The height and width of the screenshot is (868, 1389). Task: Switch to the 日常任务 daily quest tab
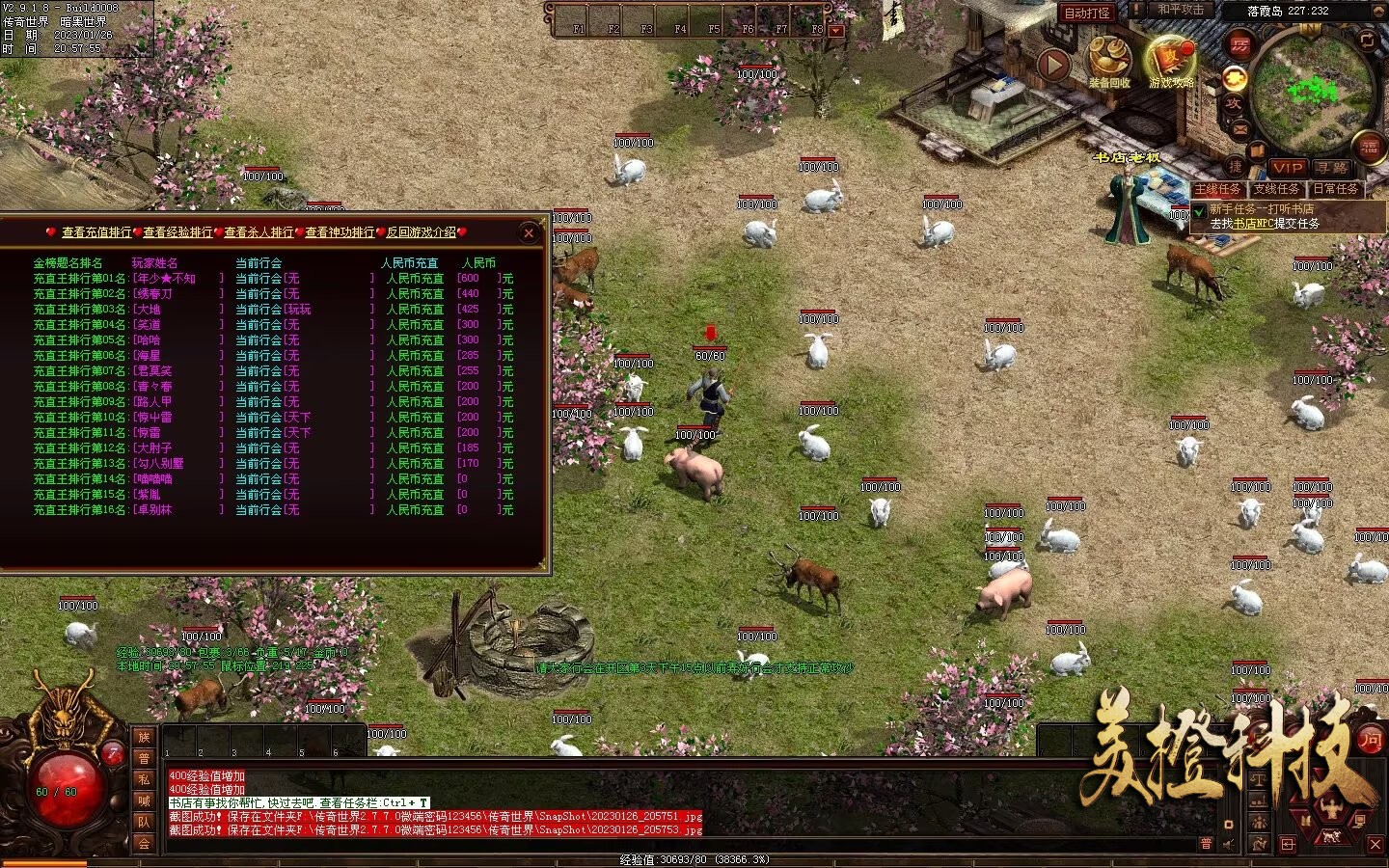tap(1336, 189)
